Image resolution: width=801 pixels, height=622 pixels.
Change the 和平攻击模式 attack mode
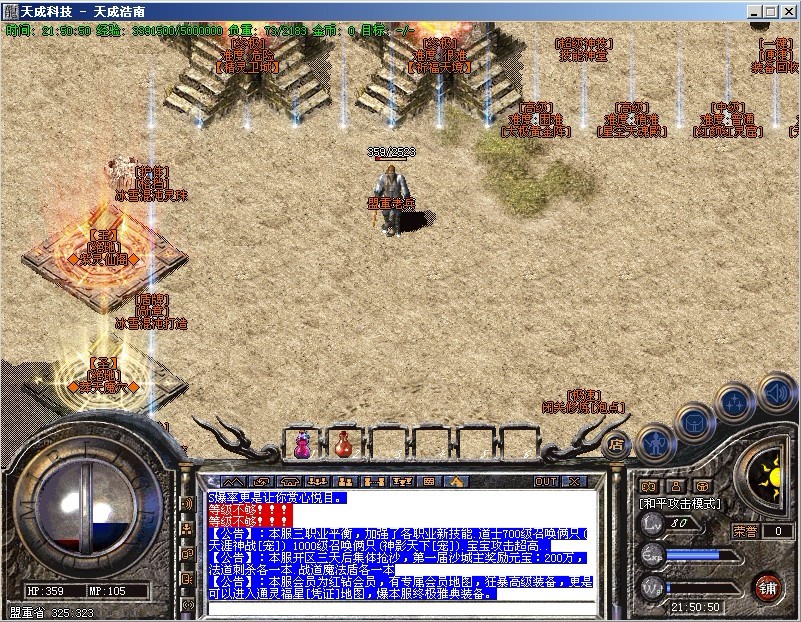coord(680,504)
